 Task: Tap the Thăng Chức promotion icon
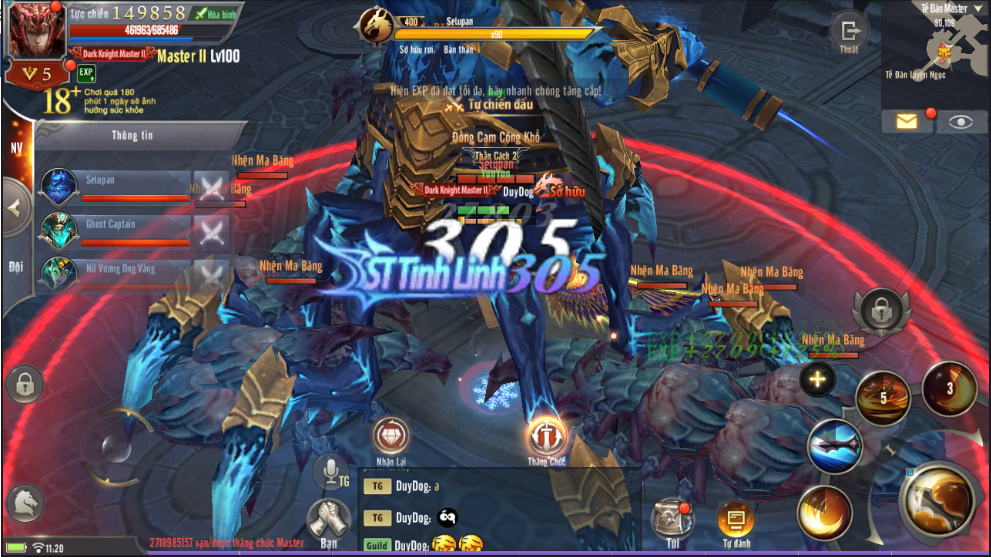(x=547, y=438)
